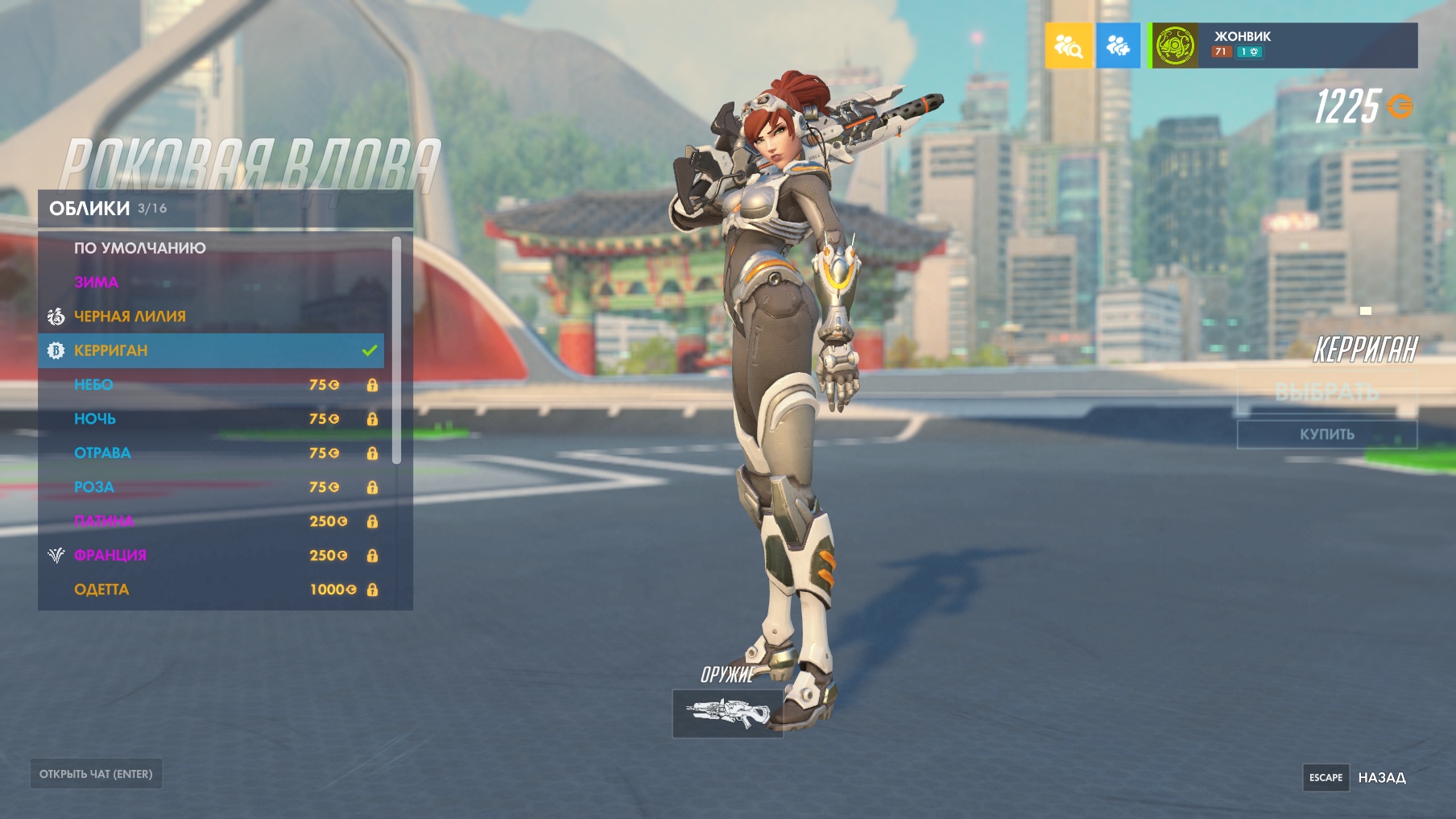Click the skins list scrollbar

click(x=396, y=350)
